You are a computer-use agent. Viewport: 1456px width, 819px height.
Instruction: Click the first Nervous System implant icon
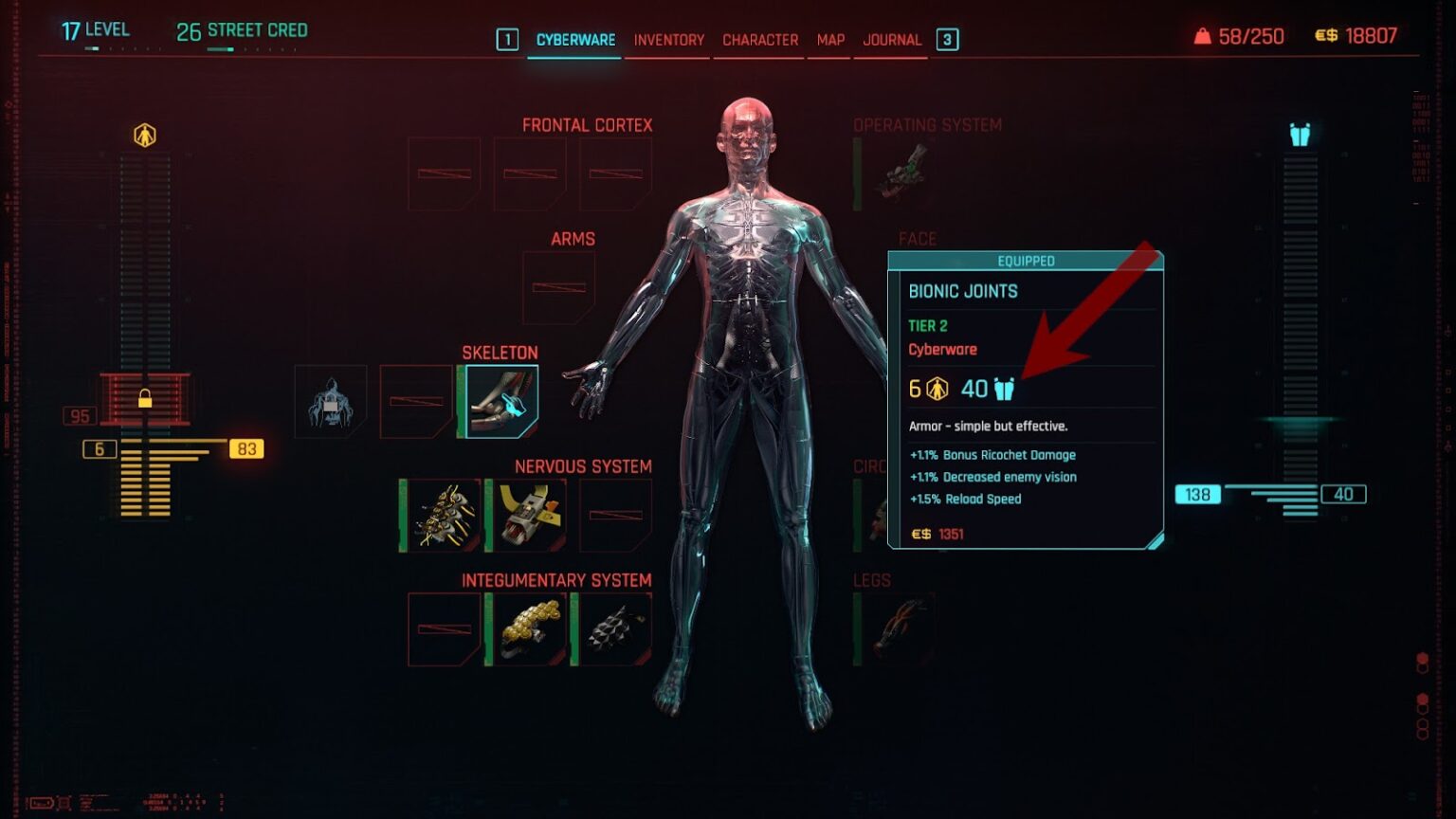443,514
